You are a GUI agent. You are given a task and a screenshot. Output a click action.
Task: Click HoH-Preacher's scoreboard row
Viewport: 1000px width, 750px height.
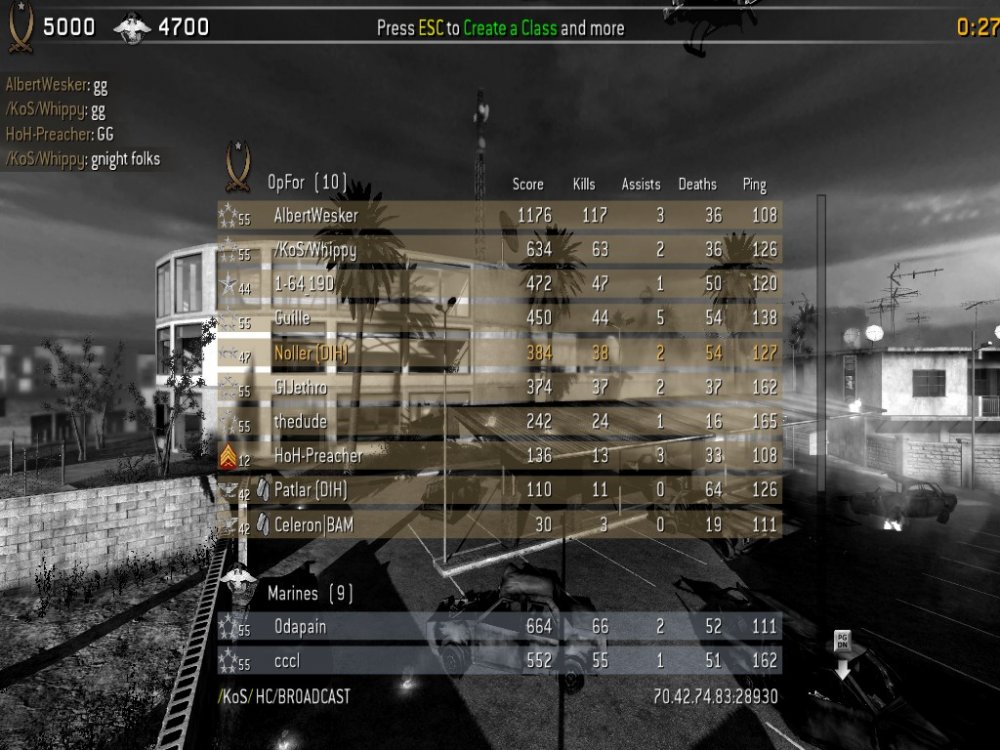498,456
